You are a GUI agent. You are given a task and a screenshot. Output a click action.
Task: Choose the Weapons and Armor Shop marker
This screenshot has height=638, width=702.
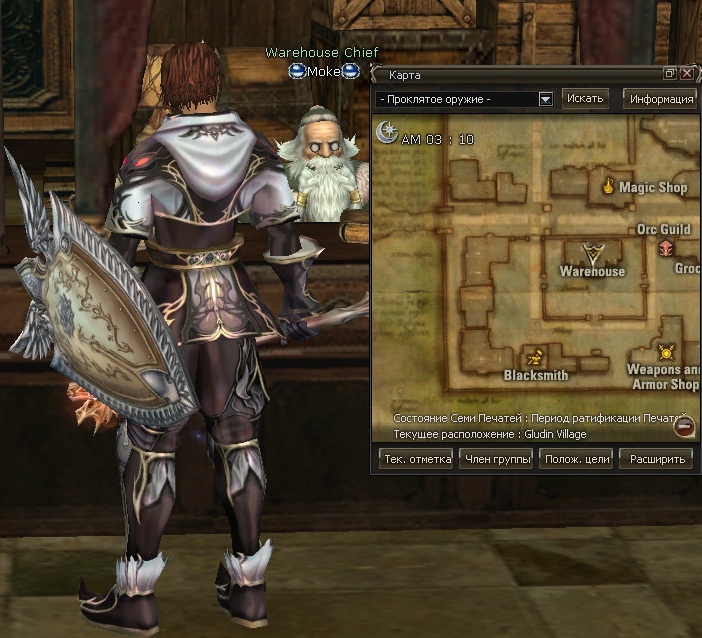click(x=666, y=352)
